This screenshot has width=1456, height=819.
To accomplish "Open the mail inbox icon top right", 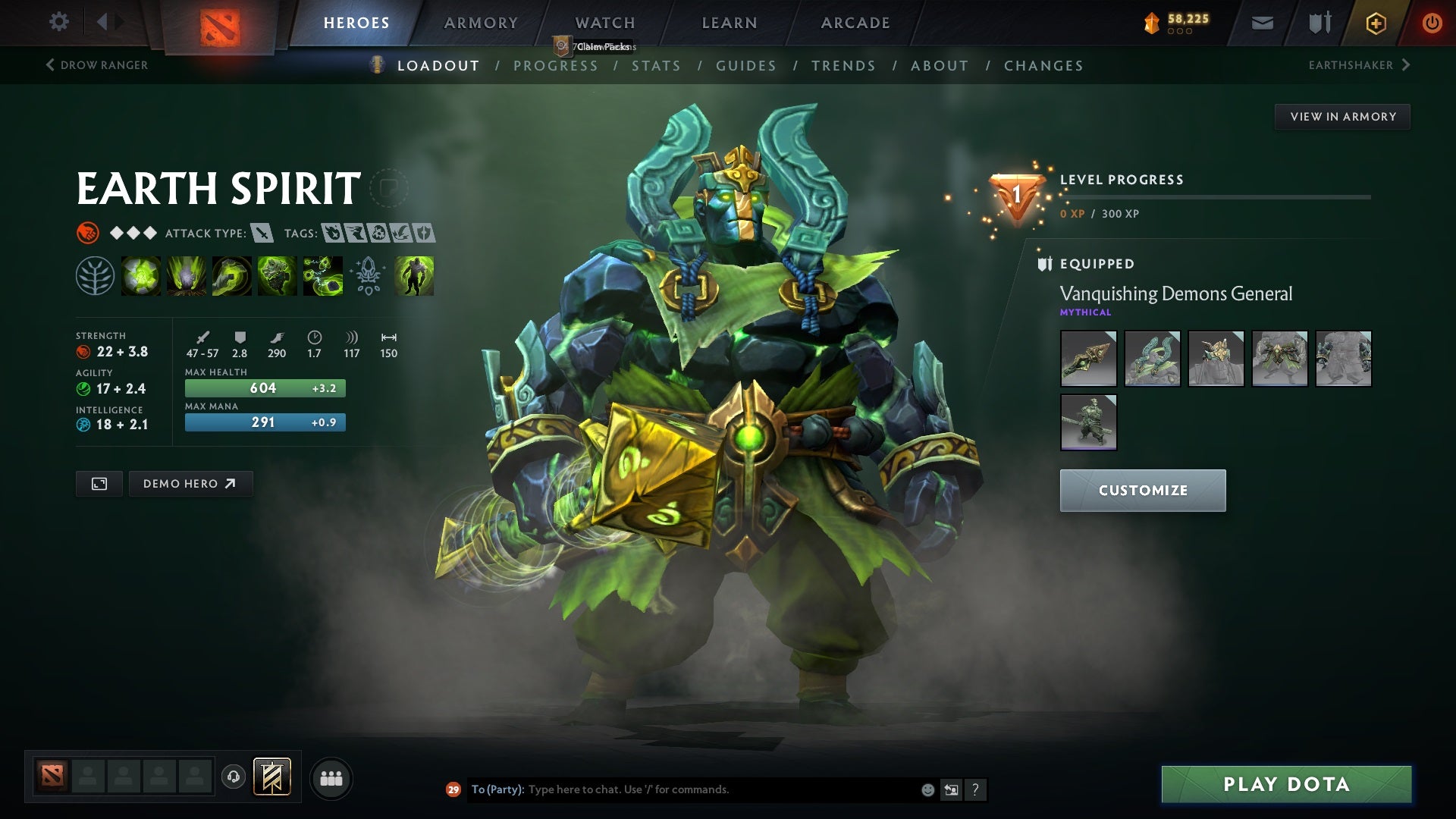I will tap(1263, 22).
